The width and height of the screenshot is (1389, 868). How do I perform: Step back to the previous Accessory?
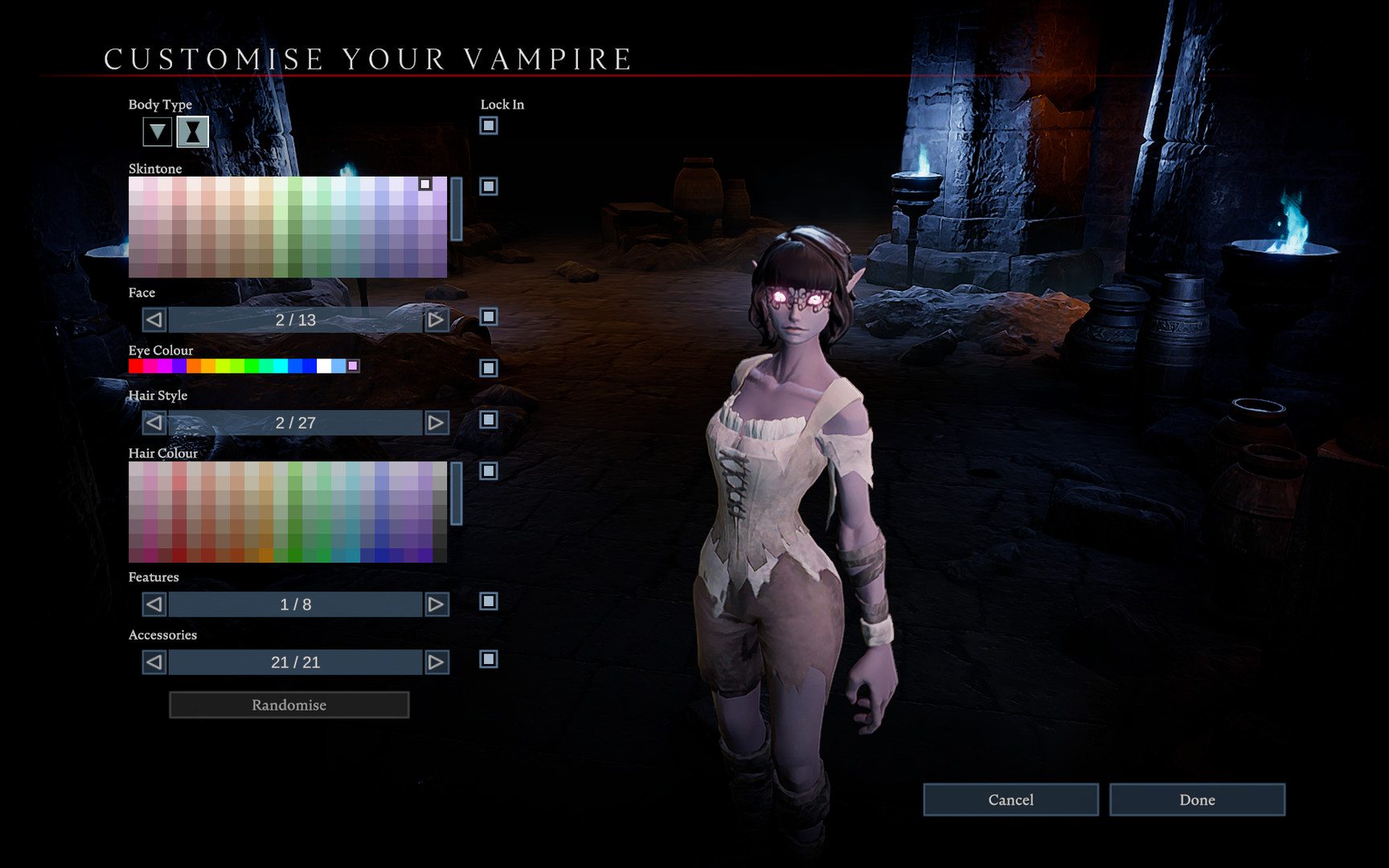(x=153, y=661)
